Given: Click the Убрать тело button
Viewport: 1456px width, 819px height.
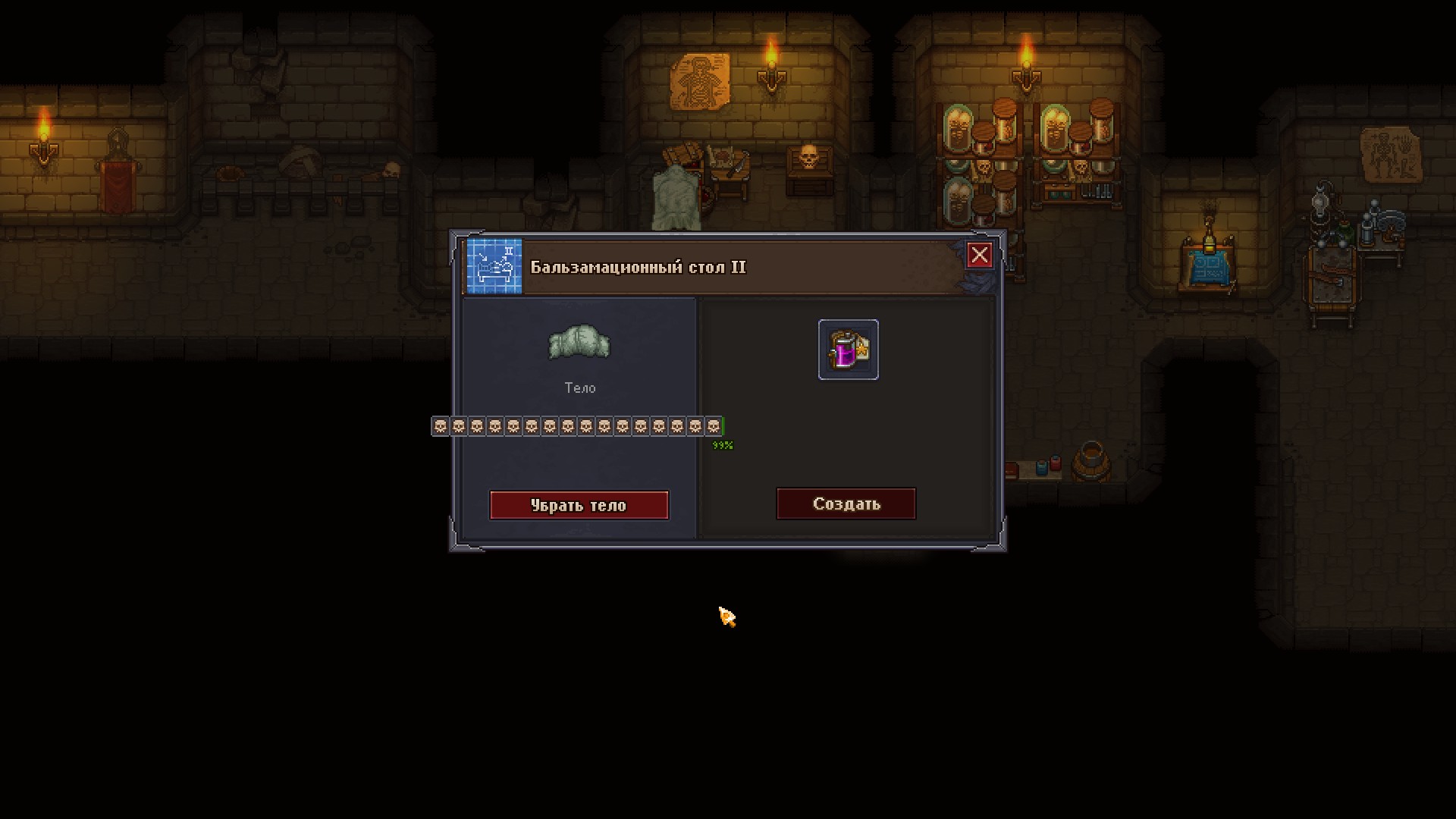Looking at the screenshot, I should [x=579, y=505].
